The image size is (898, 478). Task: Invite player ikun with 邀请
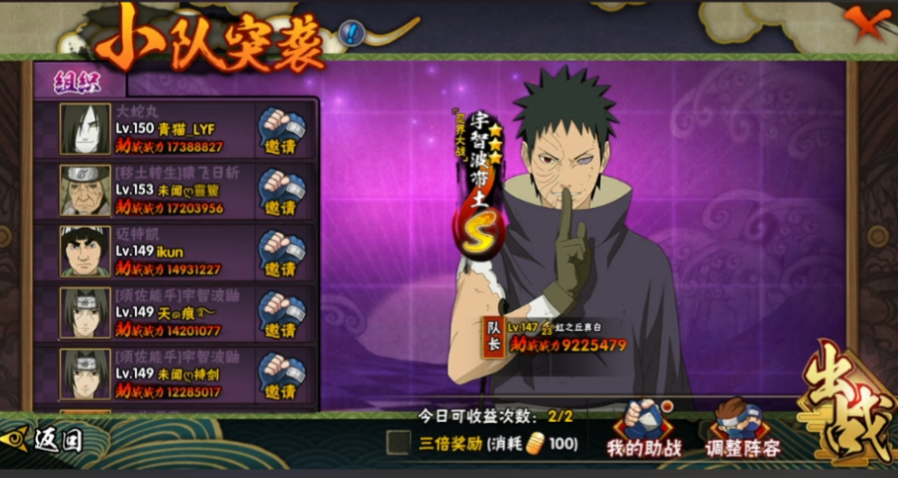(281, 252)
